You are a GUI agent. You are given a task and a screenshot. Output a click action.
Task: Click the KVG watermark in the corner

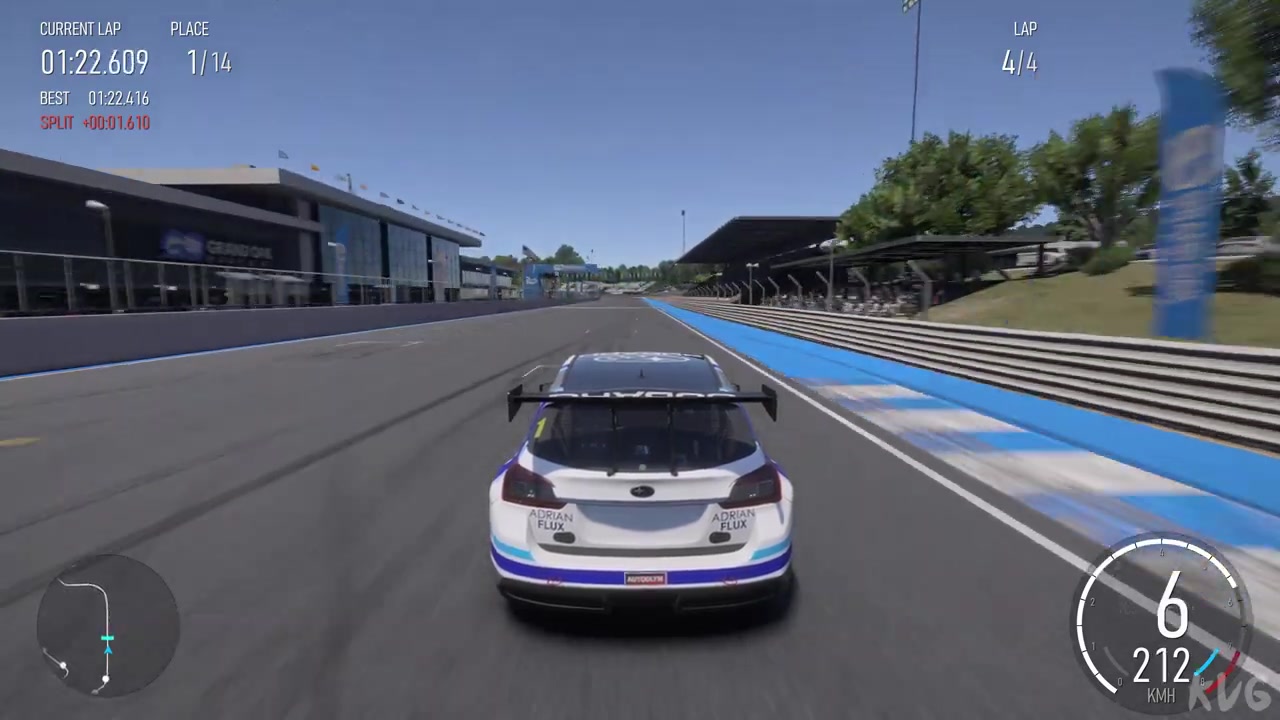(1227, 693)
